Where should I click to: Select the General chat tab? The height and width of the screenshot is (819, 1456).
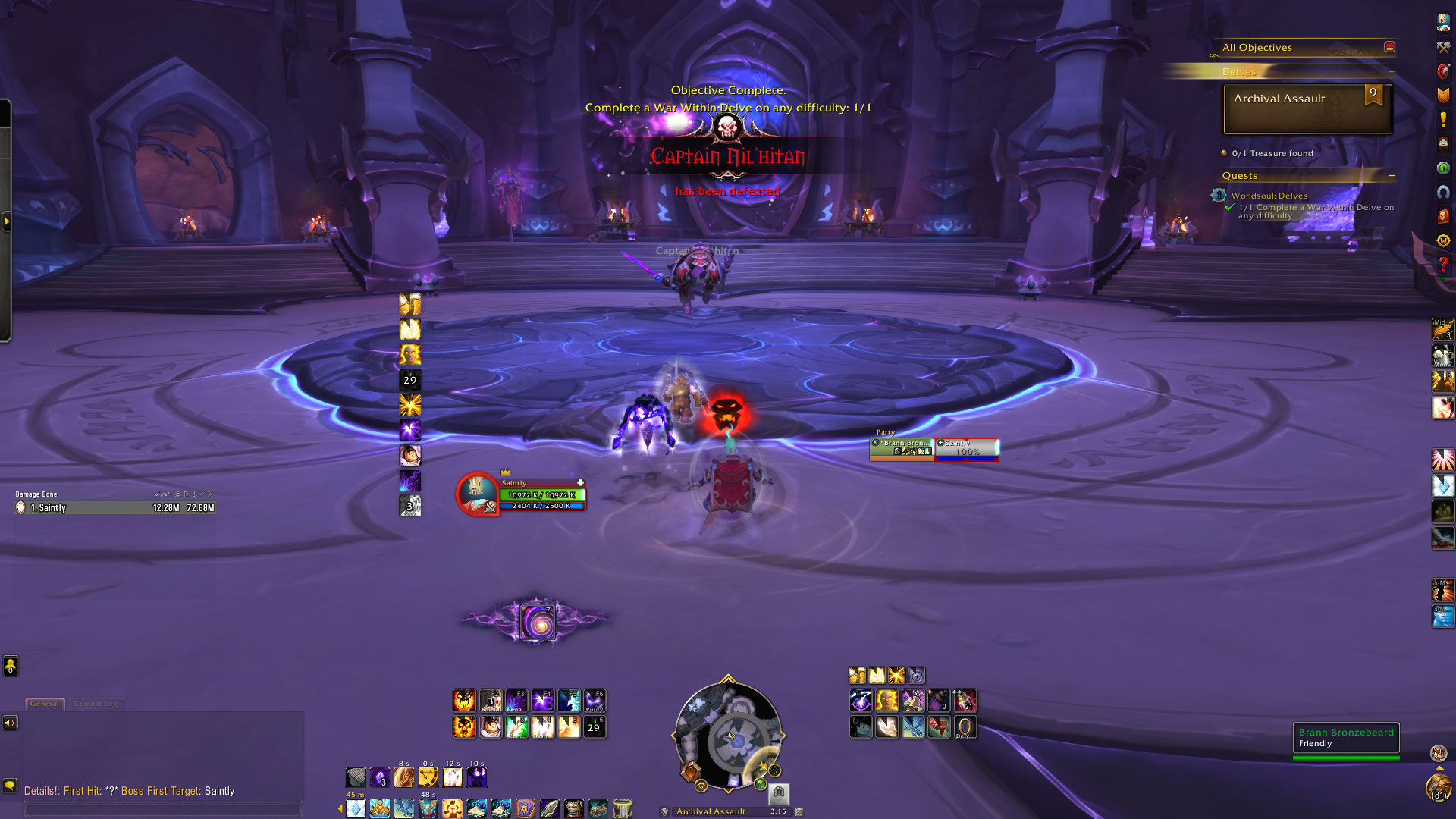pyautogui.click(x=45, y=704)
